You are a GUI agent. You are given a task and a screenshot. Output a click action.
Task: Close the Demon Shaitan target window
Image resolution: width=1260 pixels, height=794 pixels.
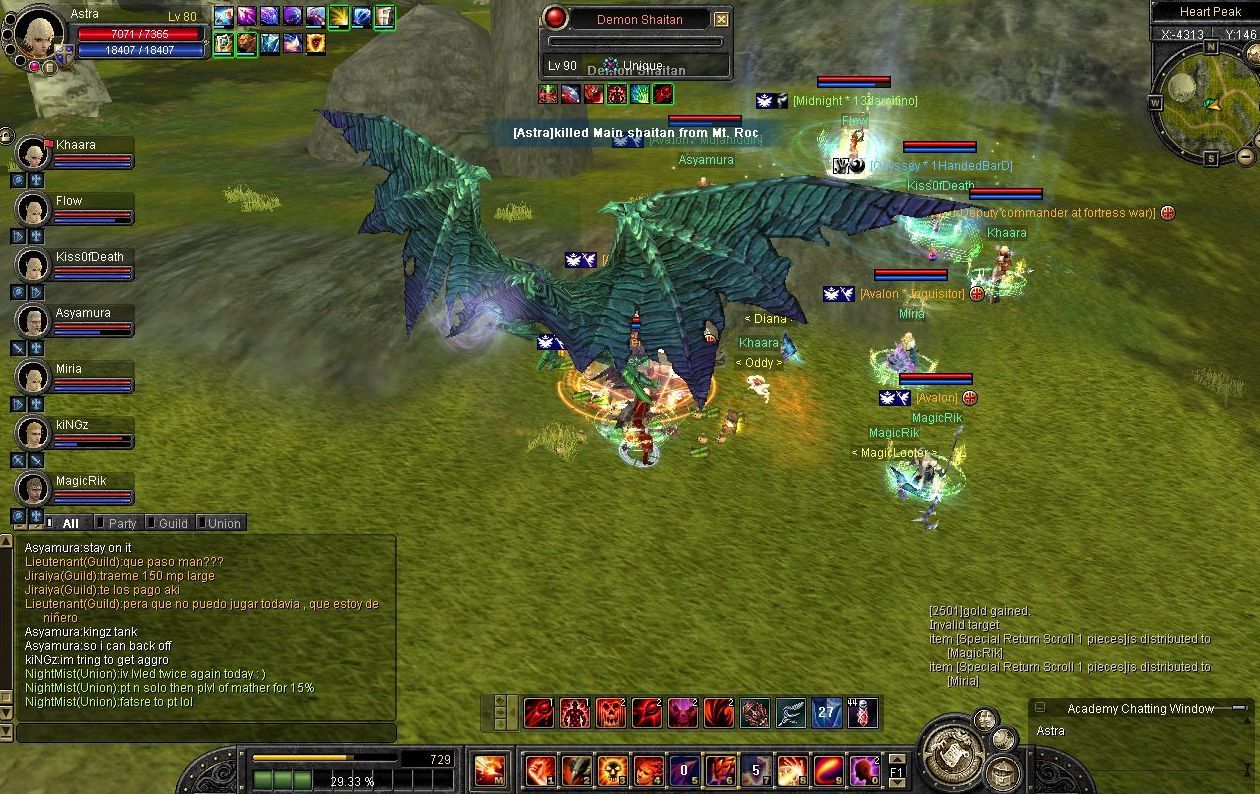point(721,19)
